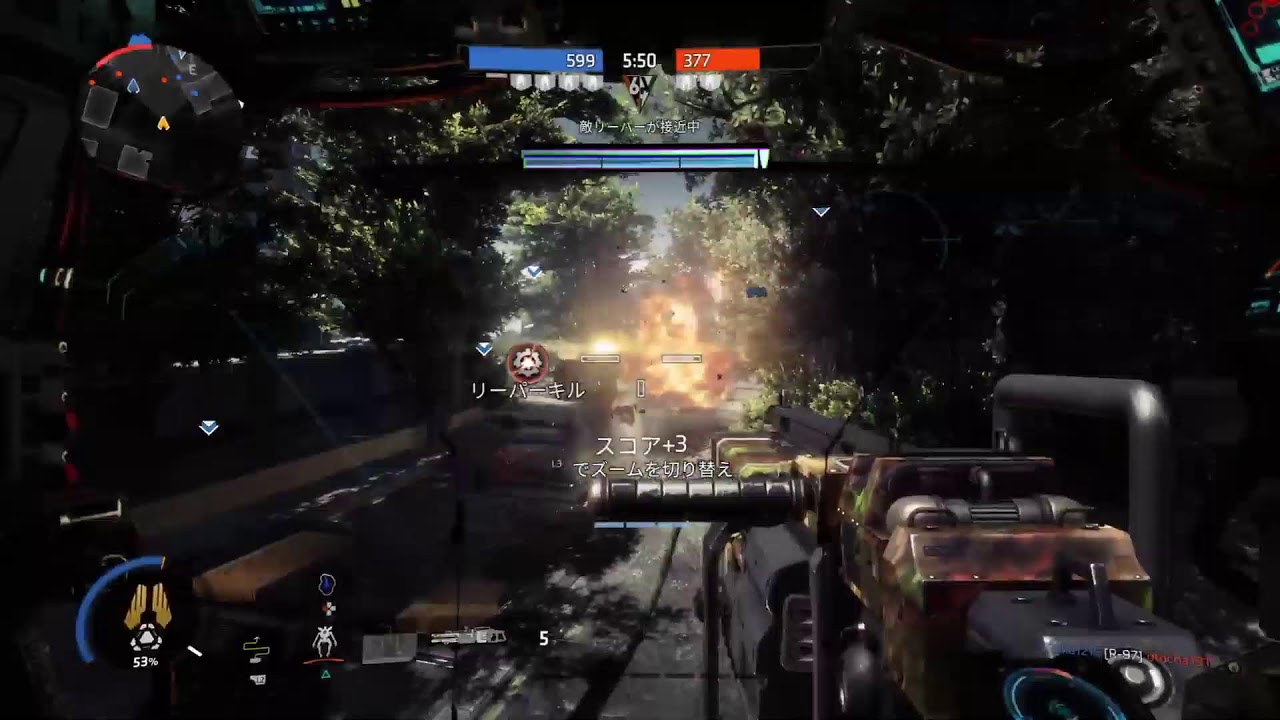Choose the titan weapon icon
The image size is (1280, 720).
pyautogui.click(x=461, y=637)
